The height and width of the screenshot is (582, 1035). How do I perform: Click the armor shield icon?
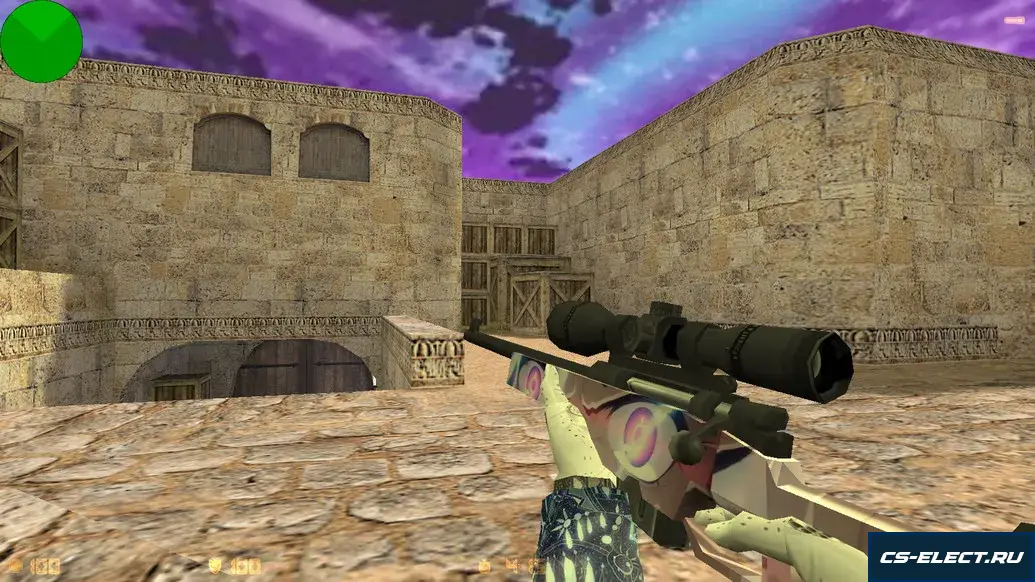tap(215, 566)
